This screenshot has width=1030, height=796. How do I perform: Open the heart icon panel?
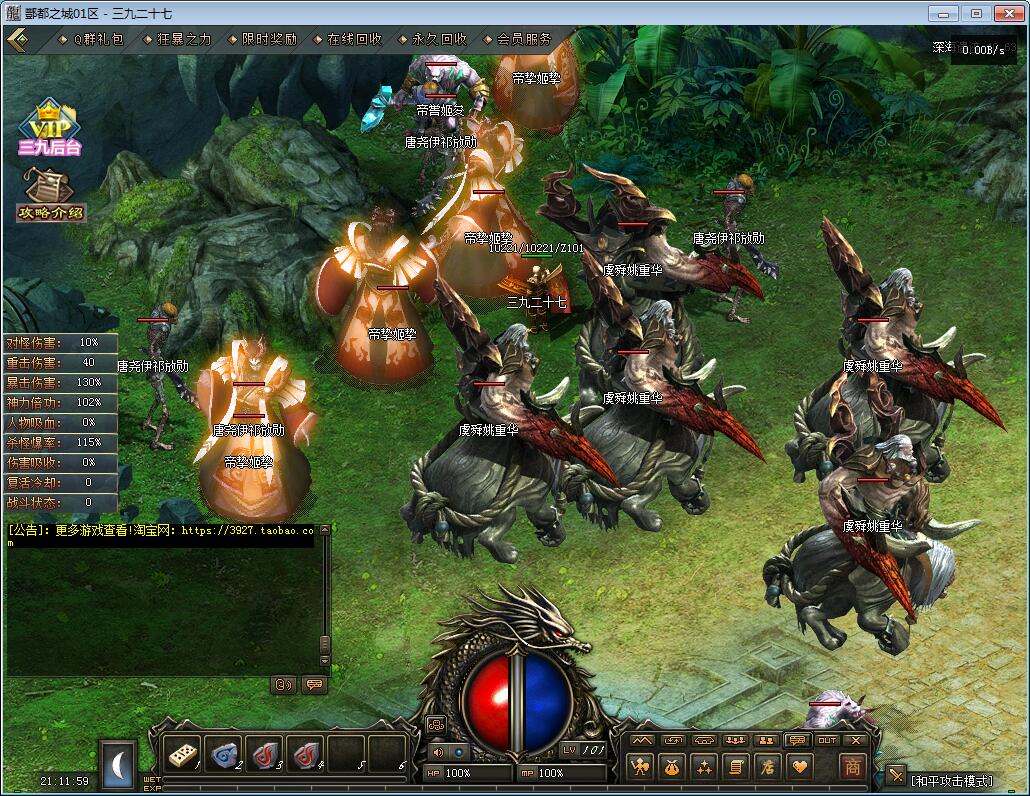tap(799, 767)
